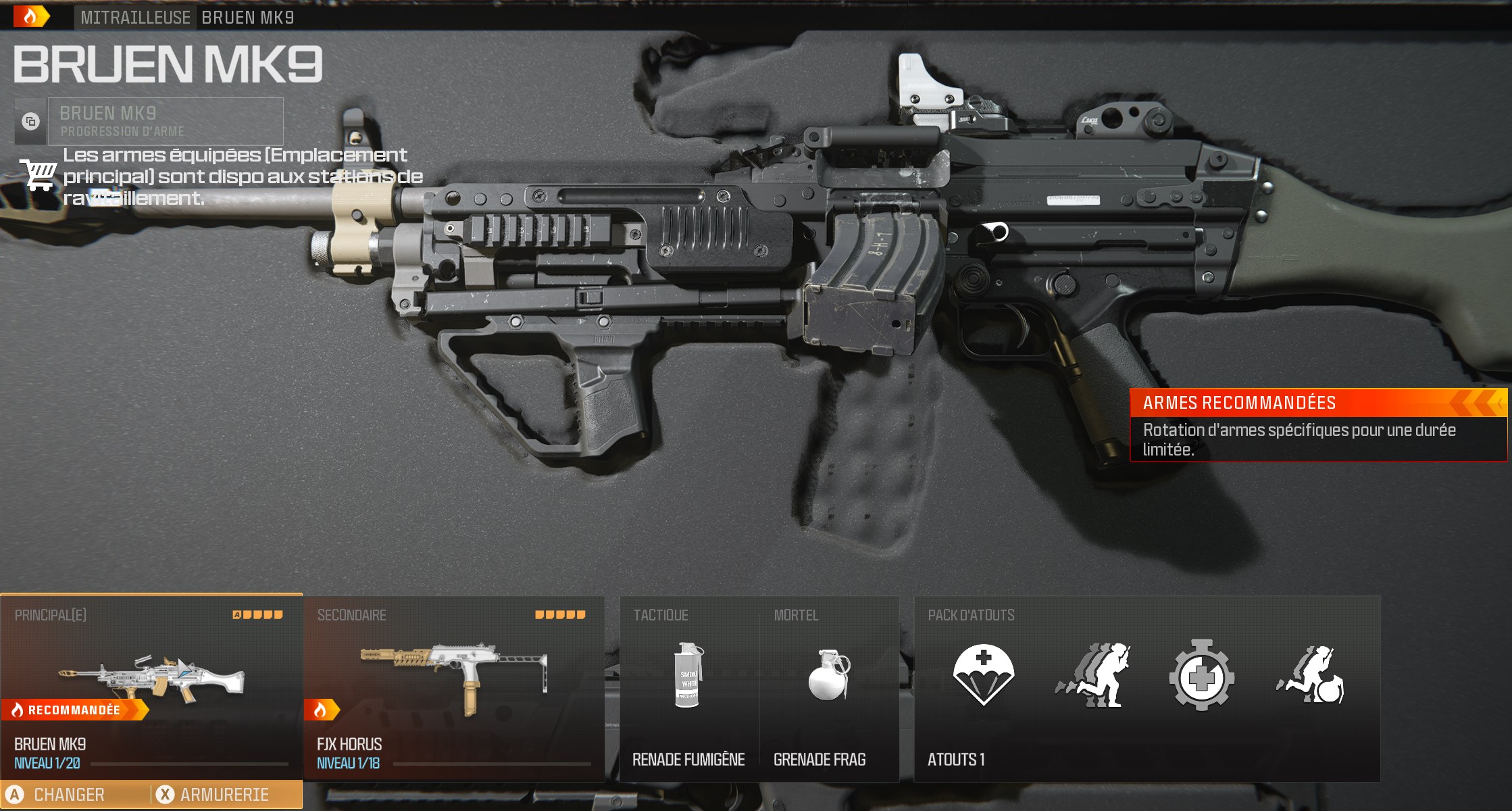This screenshot has width=1512, height=811.
Task: Select the sprinting soldier perk icon
Action: coord(1093,674)
